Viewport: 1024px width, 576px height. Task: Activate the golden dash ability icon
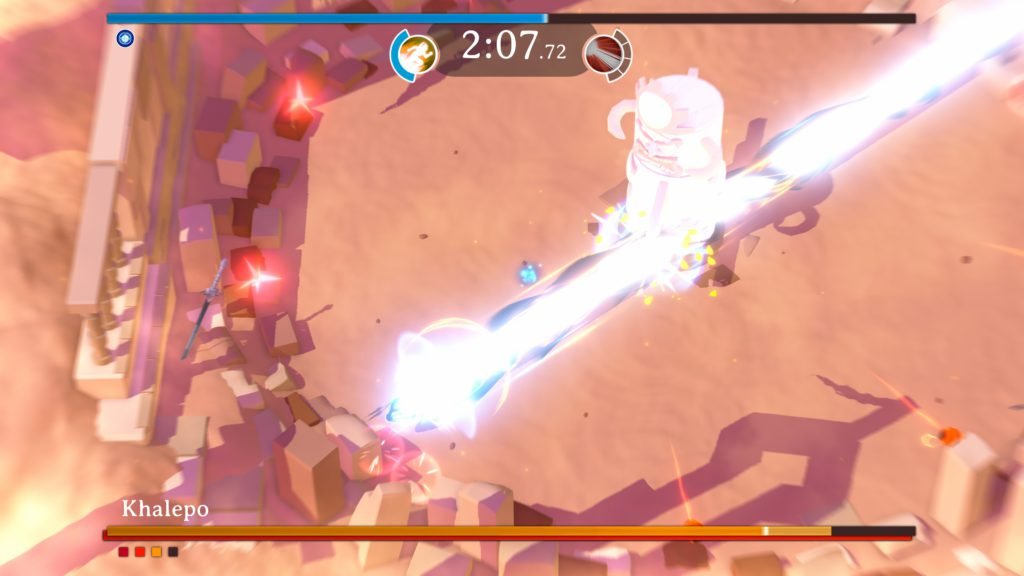414,52
